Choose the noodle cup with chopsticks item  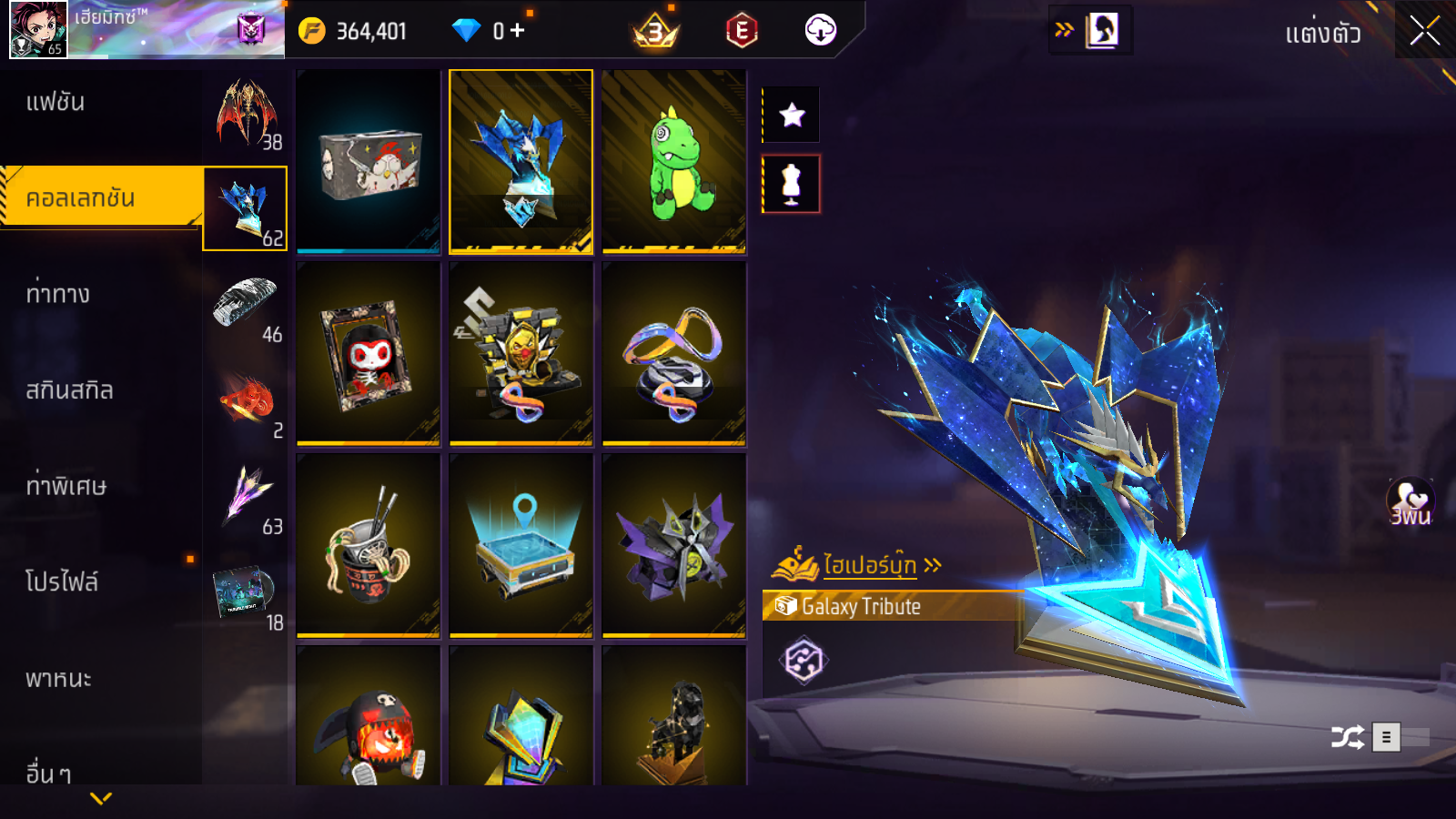(369, 546)
